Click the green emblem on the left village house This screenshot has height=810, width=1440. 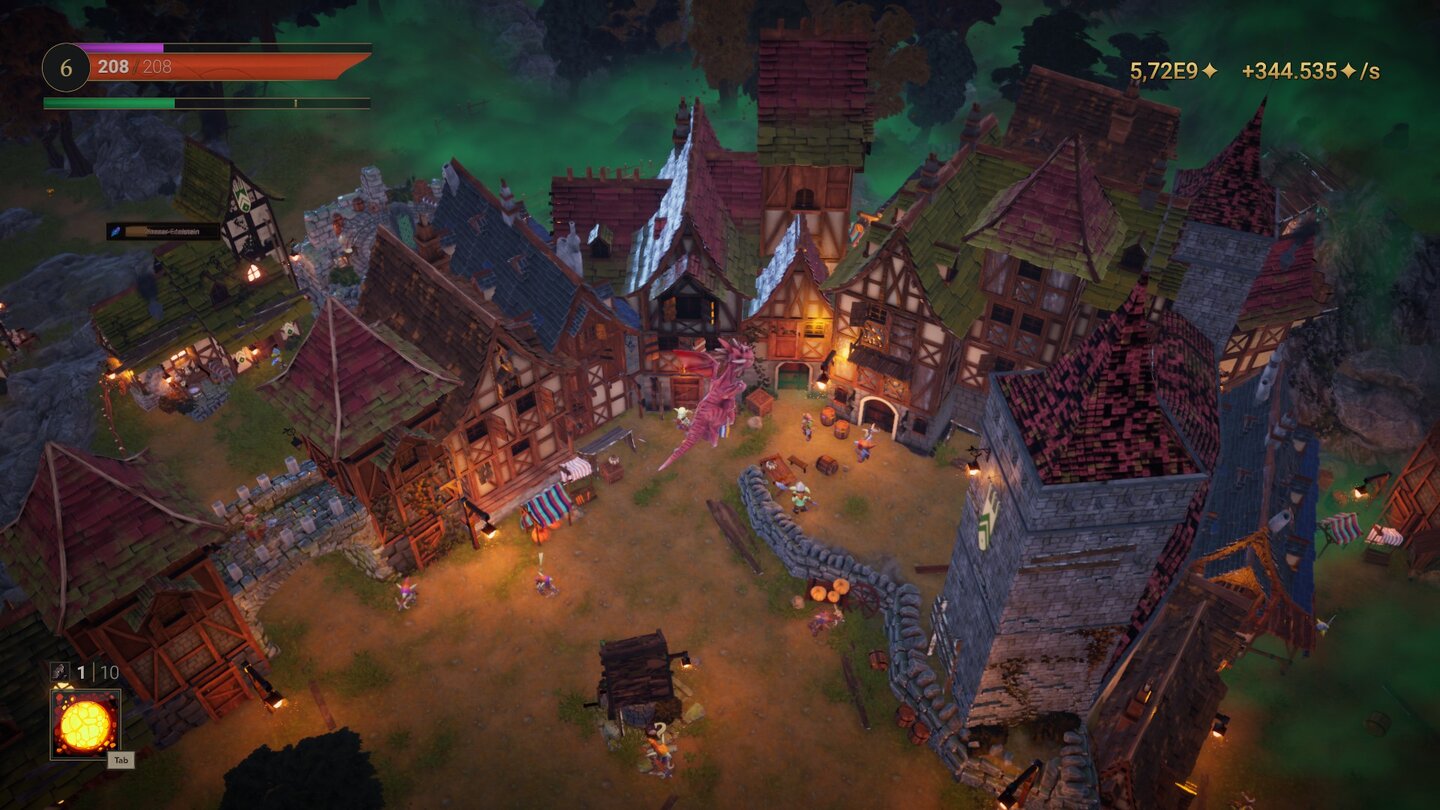pos(288,329)
